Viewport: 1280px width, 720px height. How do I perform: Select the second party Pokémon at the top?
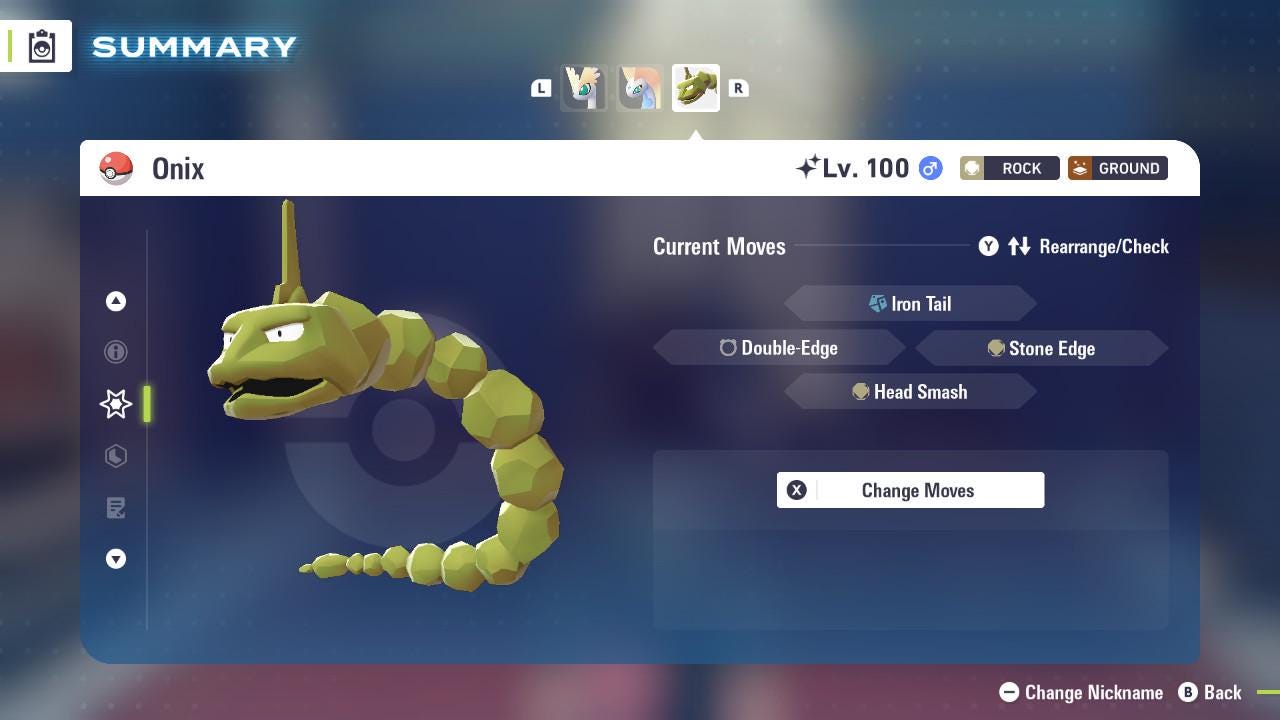[640, 88]
